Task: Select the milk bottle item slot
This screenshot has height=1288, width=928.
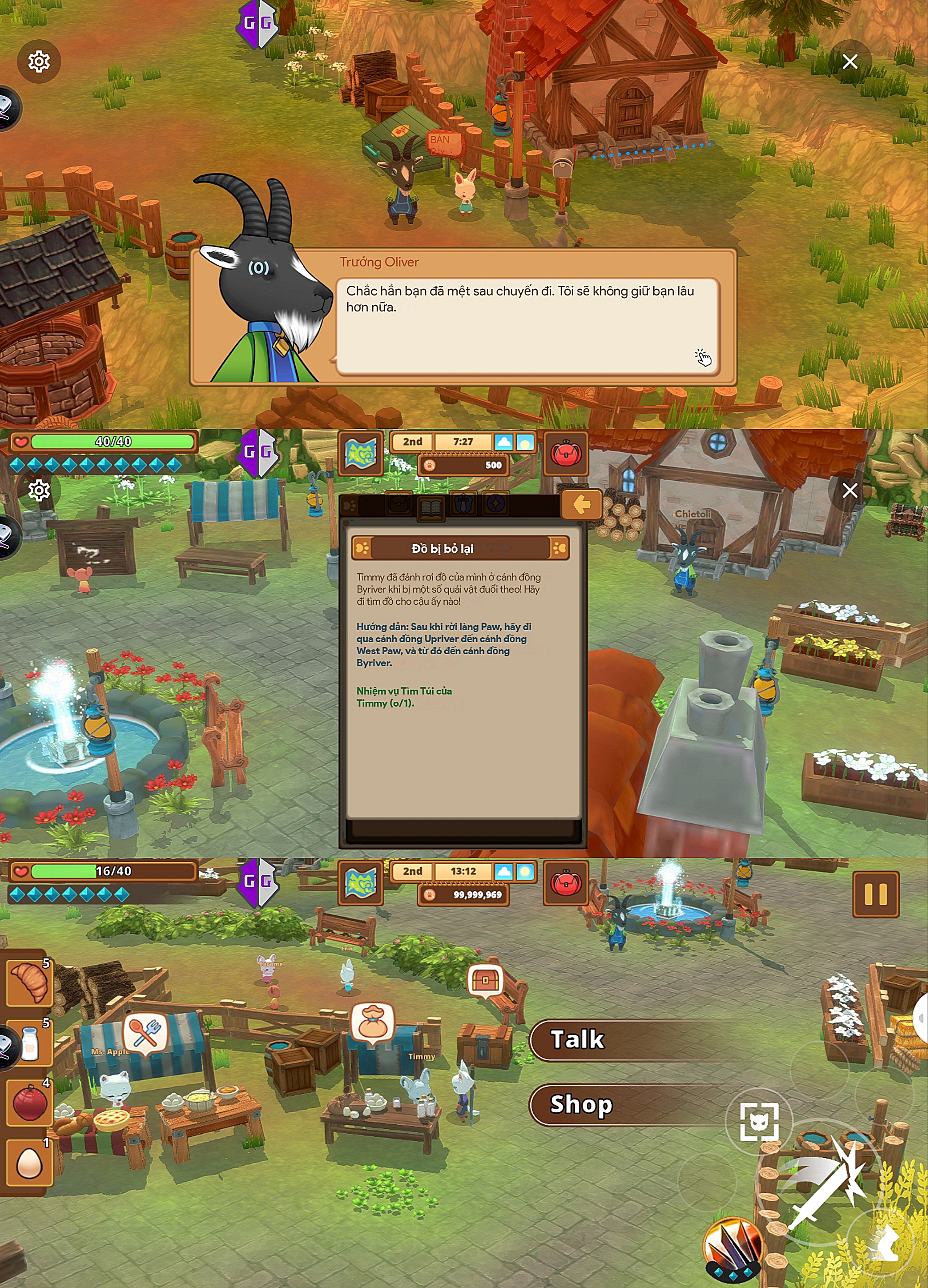Action: click(x=30, y=1044)
